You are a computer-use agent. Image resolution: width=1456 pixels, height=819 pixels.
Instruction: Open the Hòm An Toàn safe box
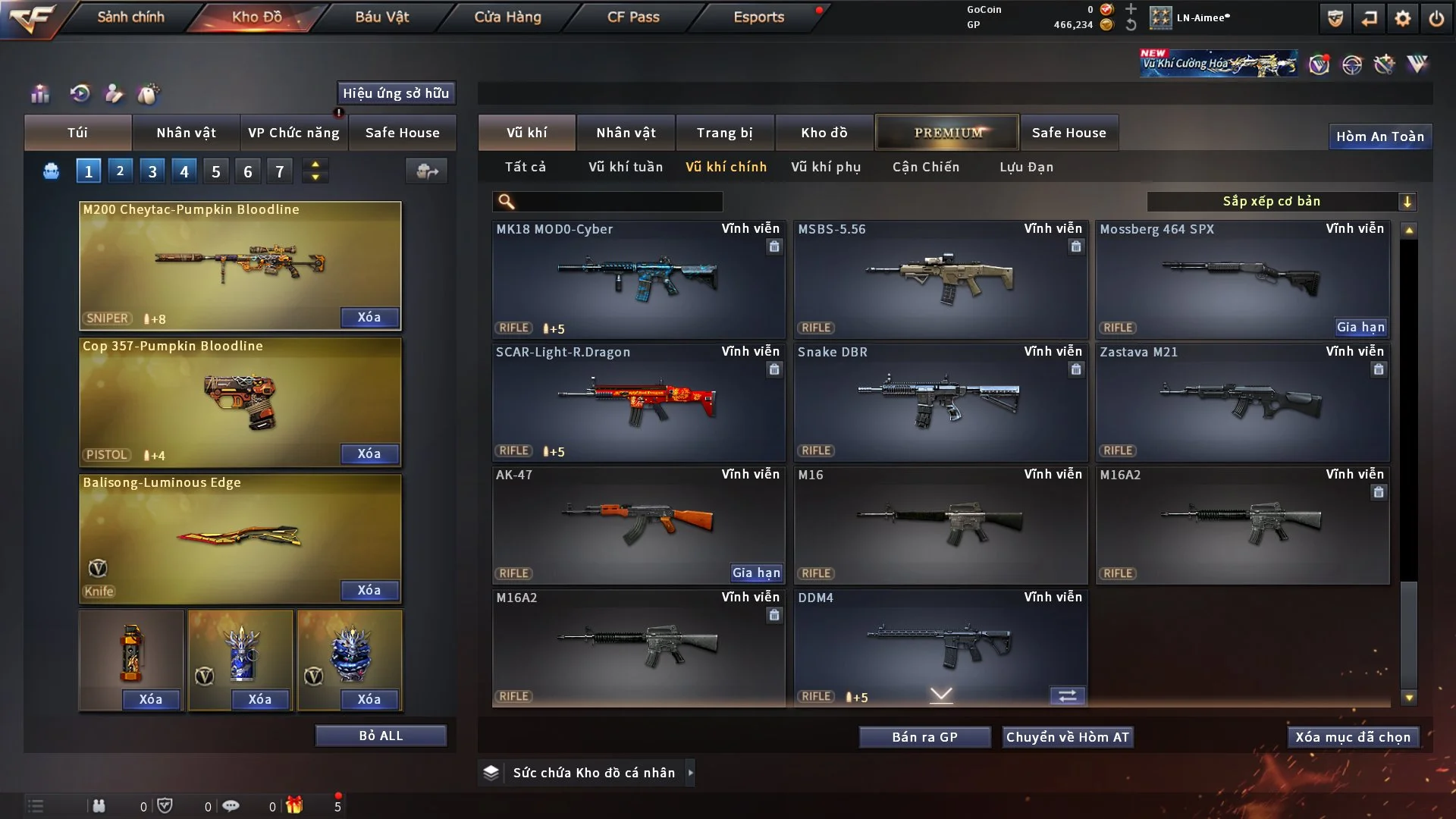point(1379,136)
